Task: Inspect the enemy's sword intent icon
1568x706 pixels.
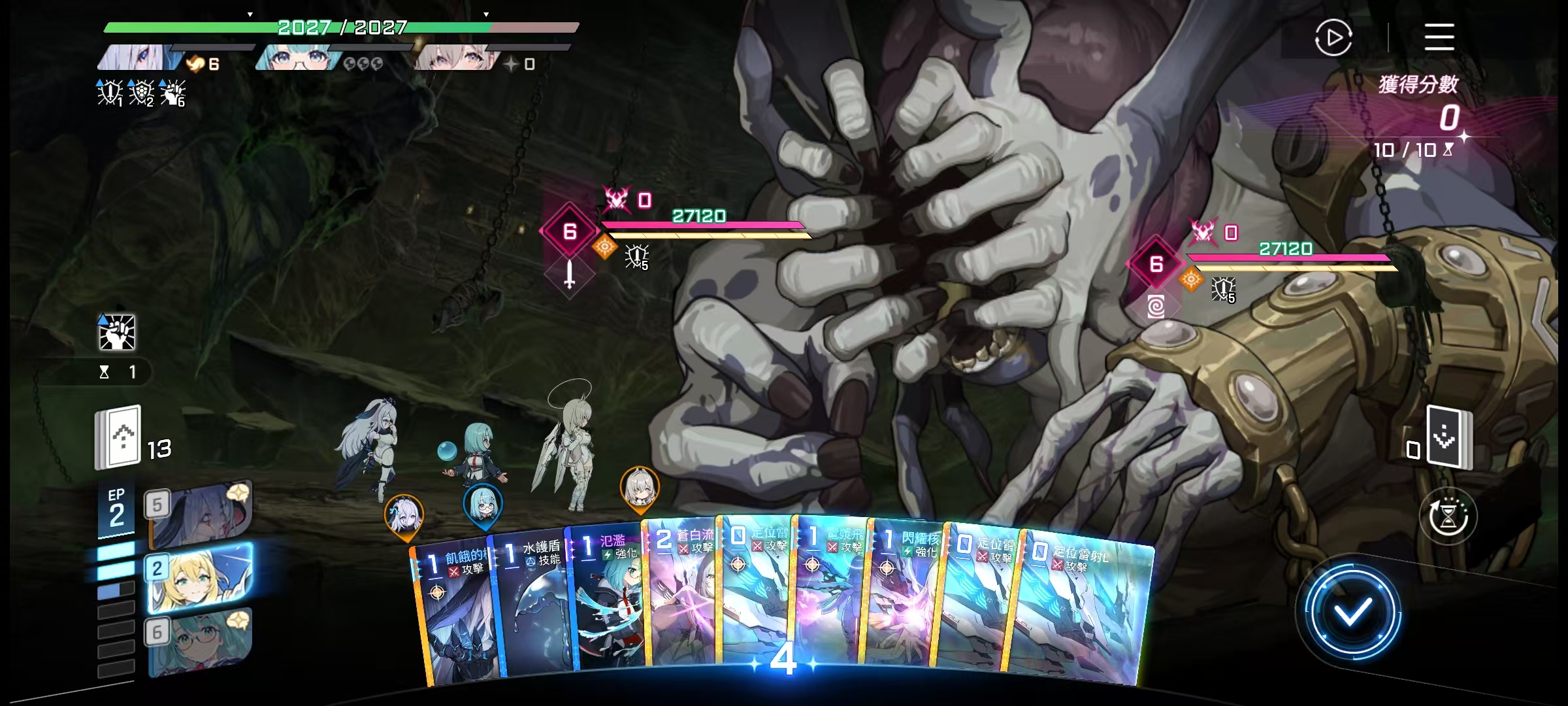Action: (569, 274)
